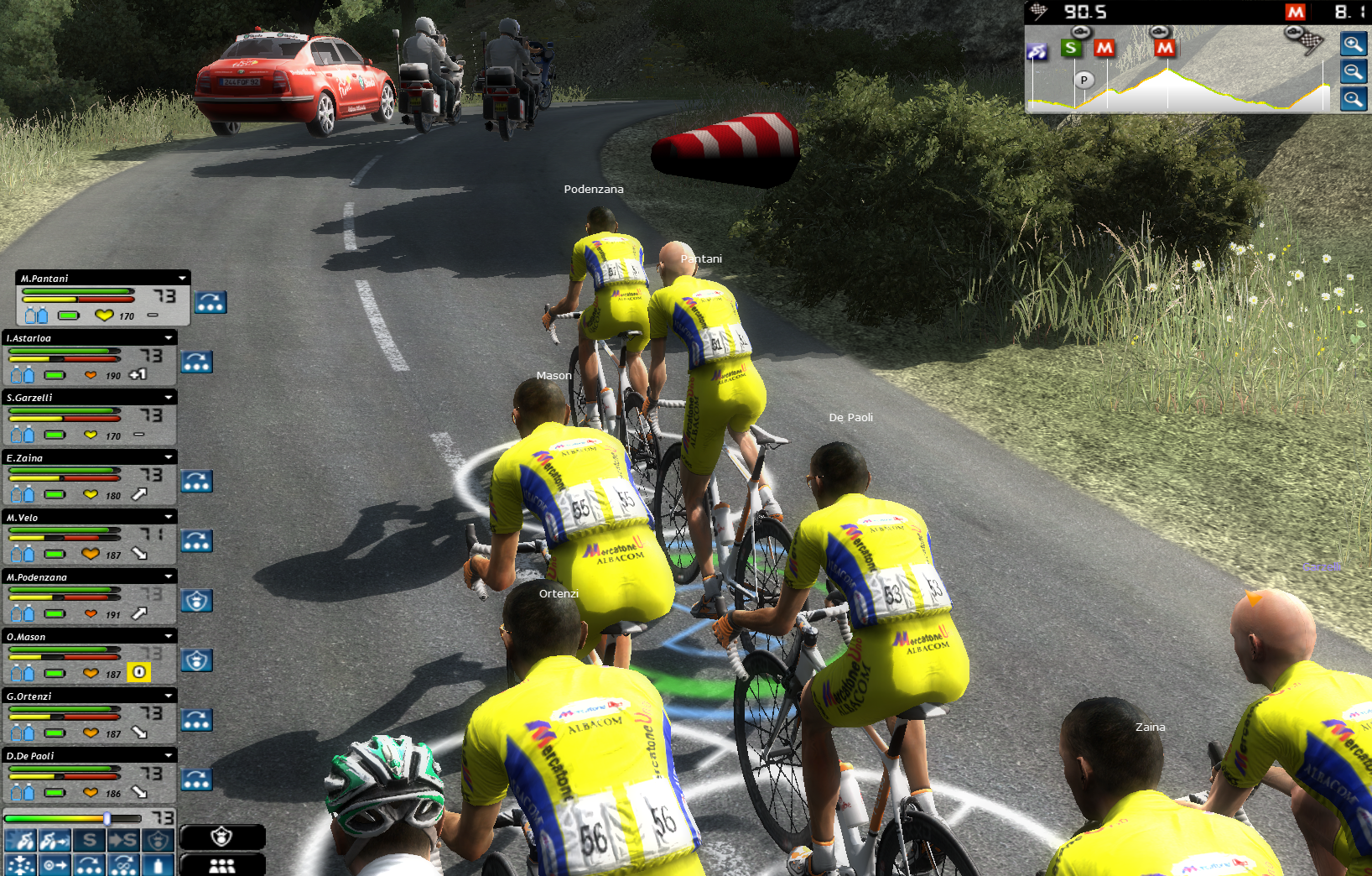Zoom in on the stage profile
This screenshot has height=876, width=1372.
pyautogui.click(x=1353, y=44)
